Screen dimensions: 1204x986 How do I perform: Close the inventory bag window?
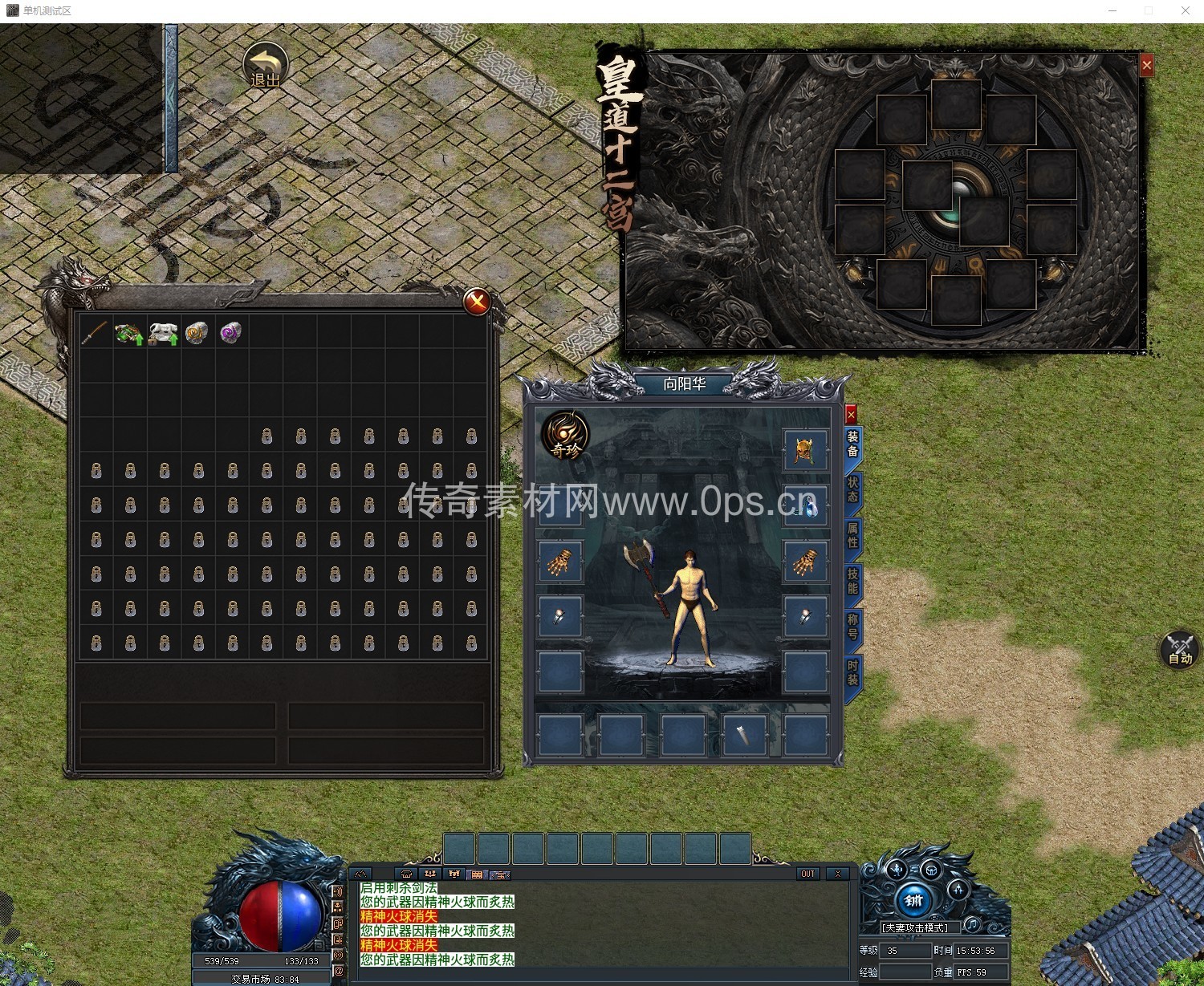coord(477,302)
